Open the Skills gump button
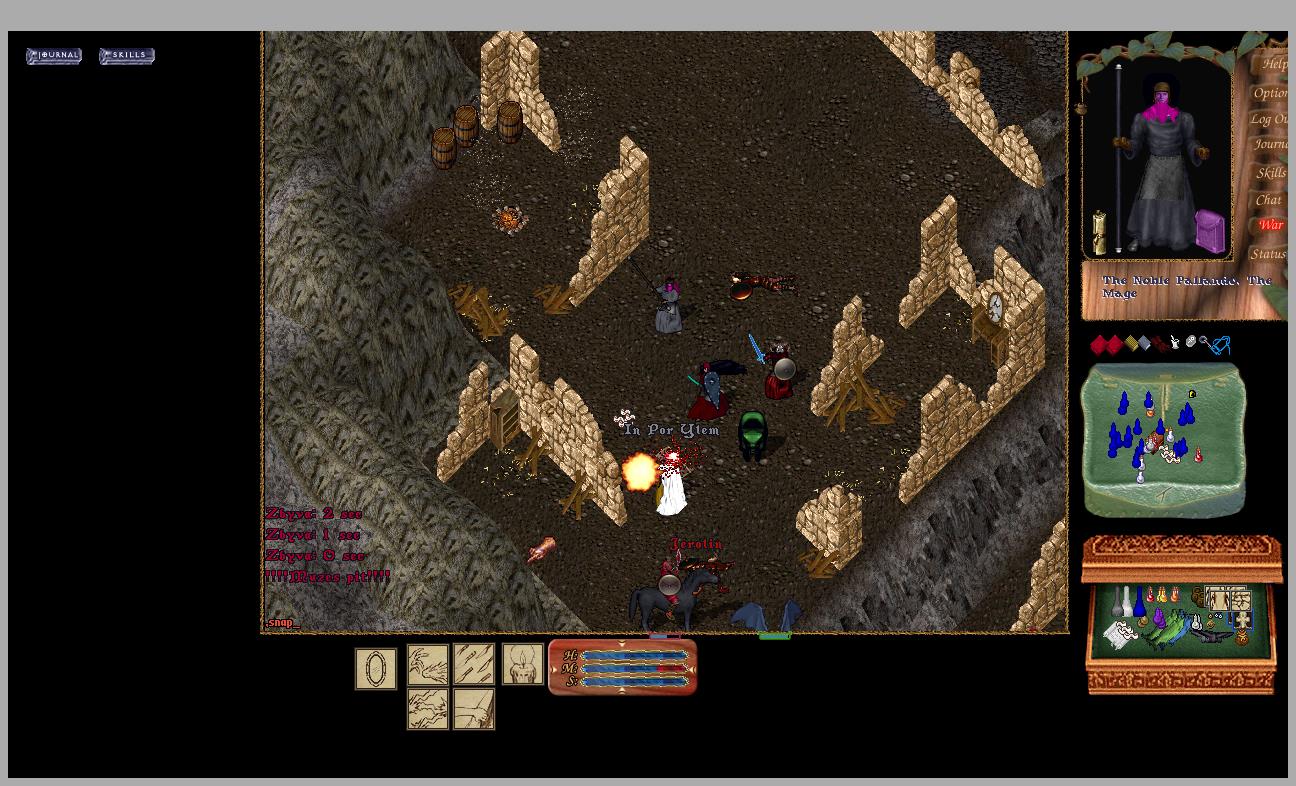Screen dimensions: 1296x786 tap(127, 56)
